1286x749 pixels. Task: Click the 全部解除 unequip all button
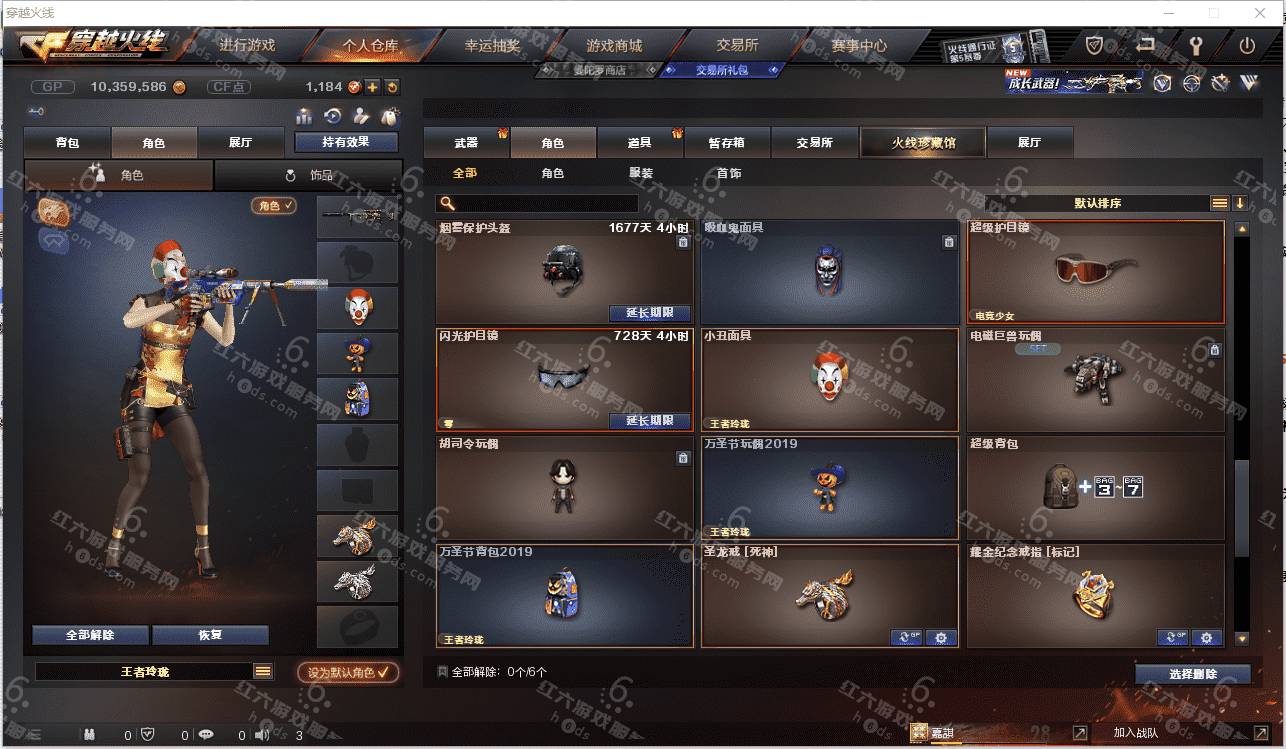pos(90,635)
